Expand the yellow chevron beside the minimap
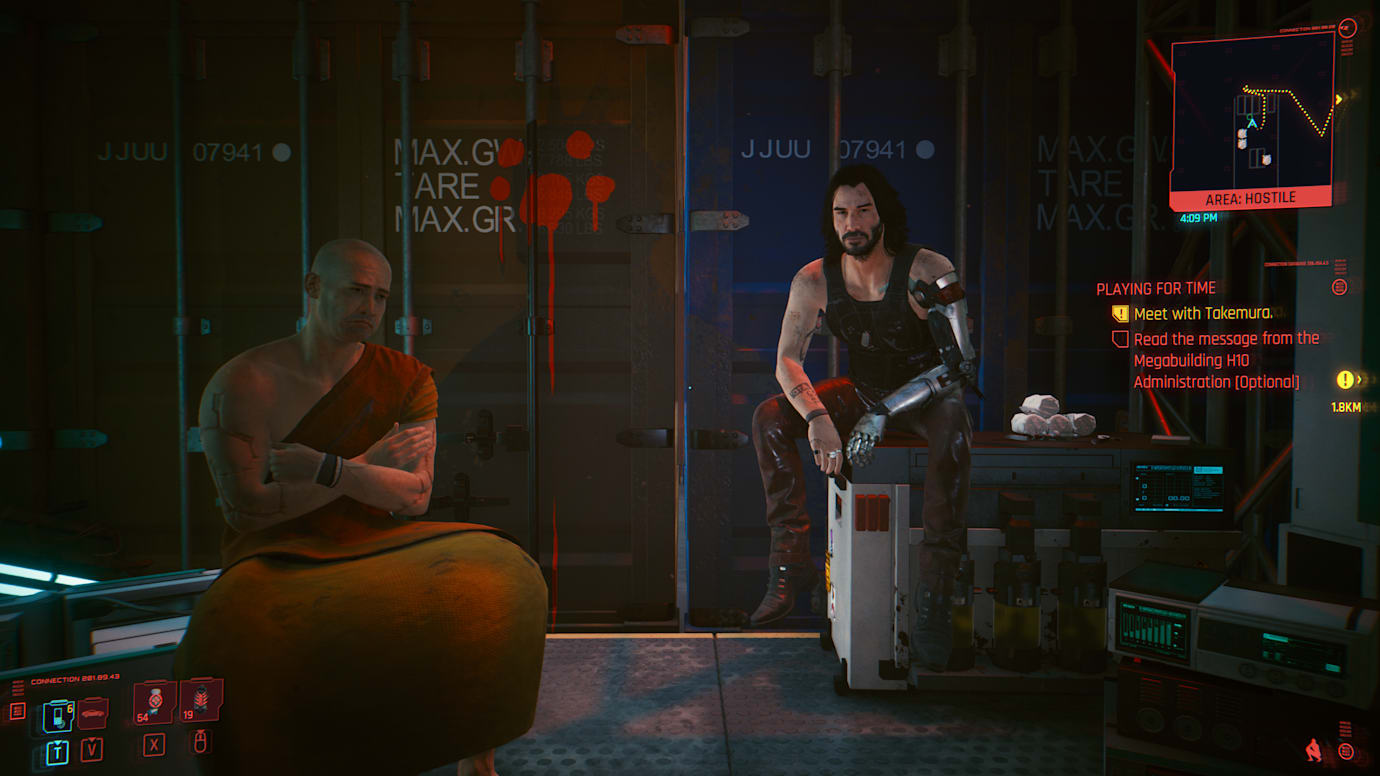The width and height of the screenshot is (1380, 776). (1339, 100)
